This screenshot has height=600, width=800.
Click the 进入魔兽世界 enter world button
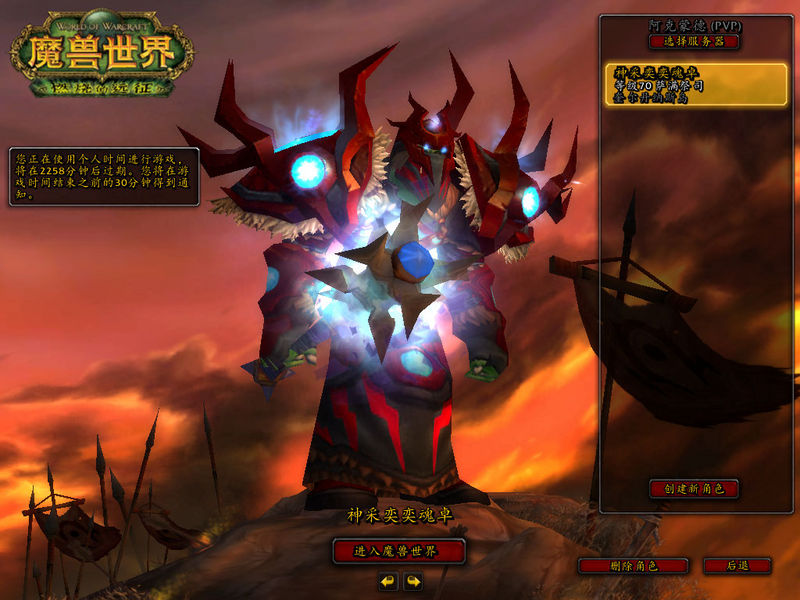point(399,551)
